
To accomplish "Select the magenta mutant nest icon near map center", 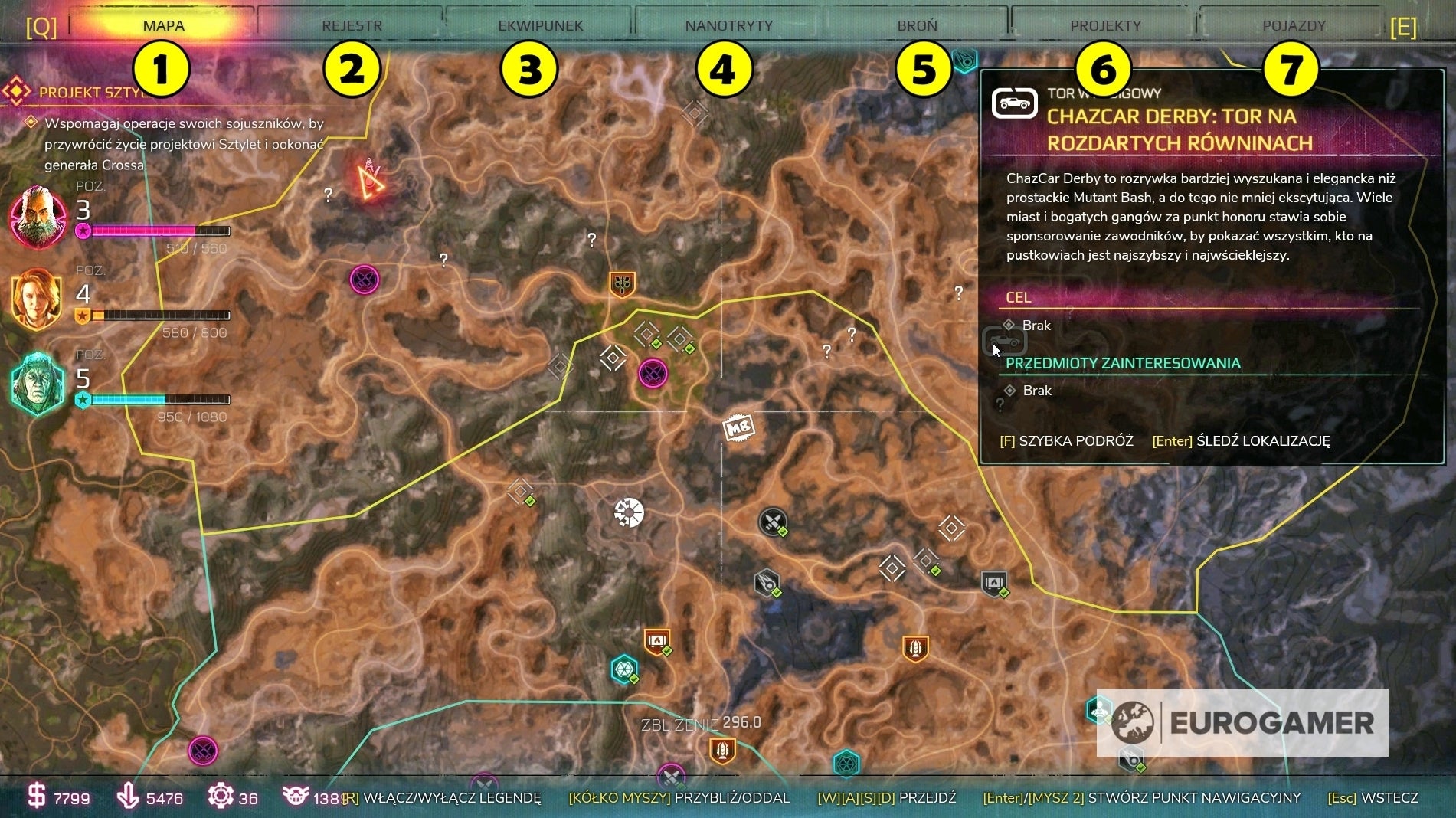I will coord(653,373).
